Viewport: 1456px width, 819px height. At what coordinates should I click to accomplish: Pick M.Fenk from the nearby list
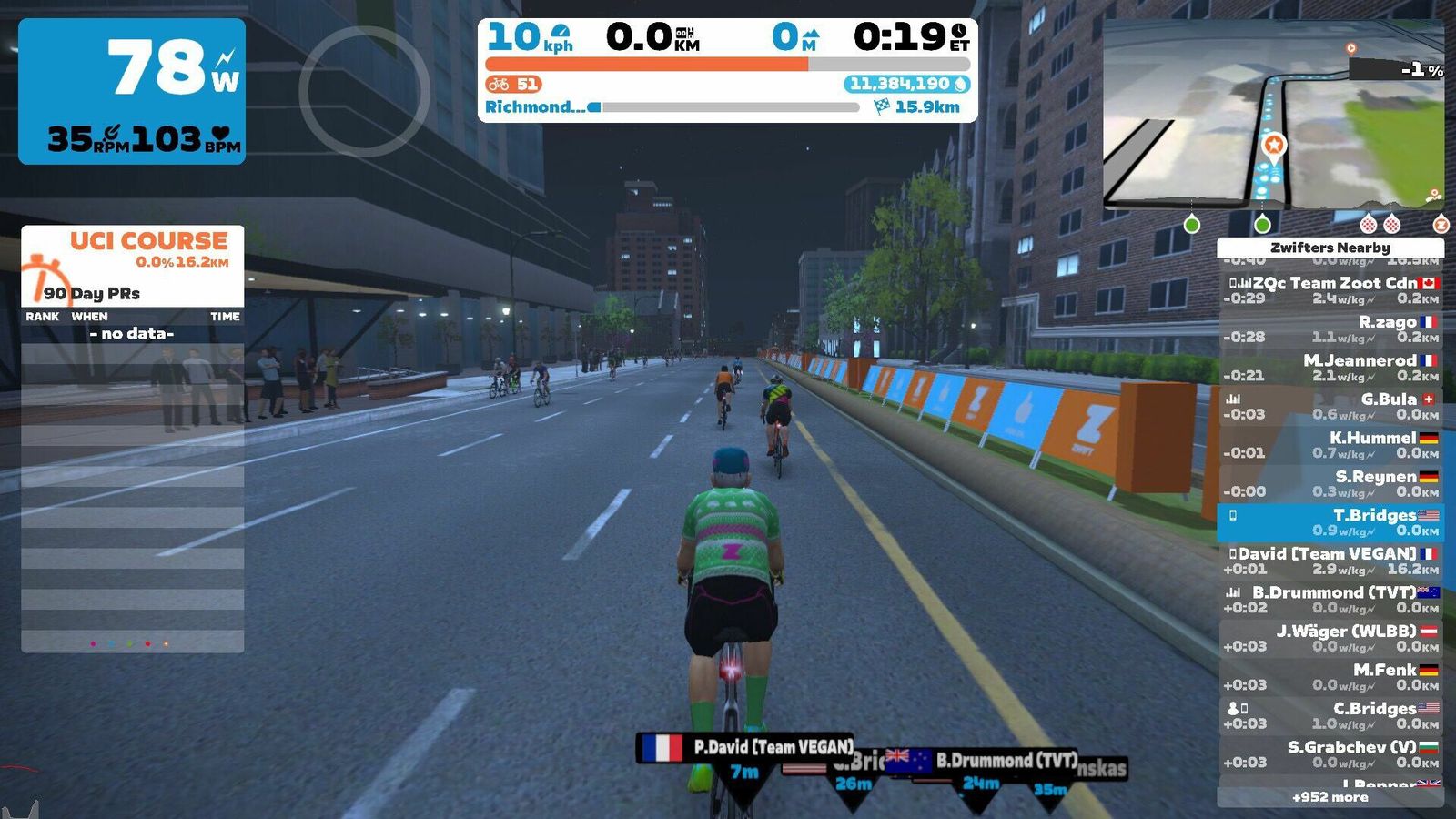point(1330,677)
